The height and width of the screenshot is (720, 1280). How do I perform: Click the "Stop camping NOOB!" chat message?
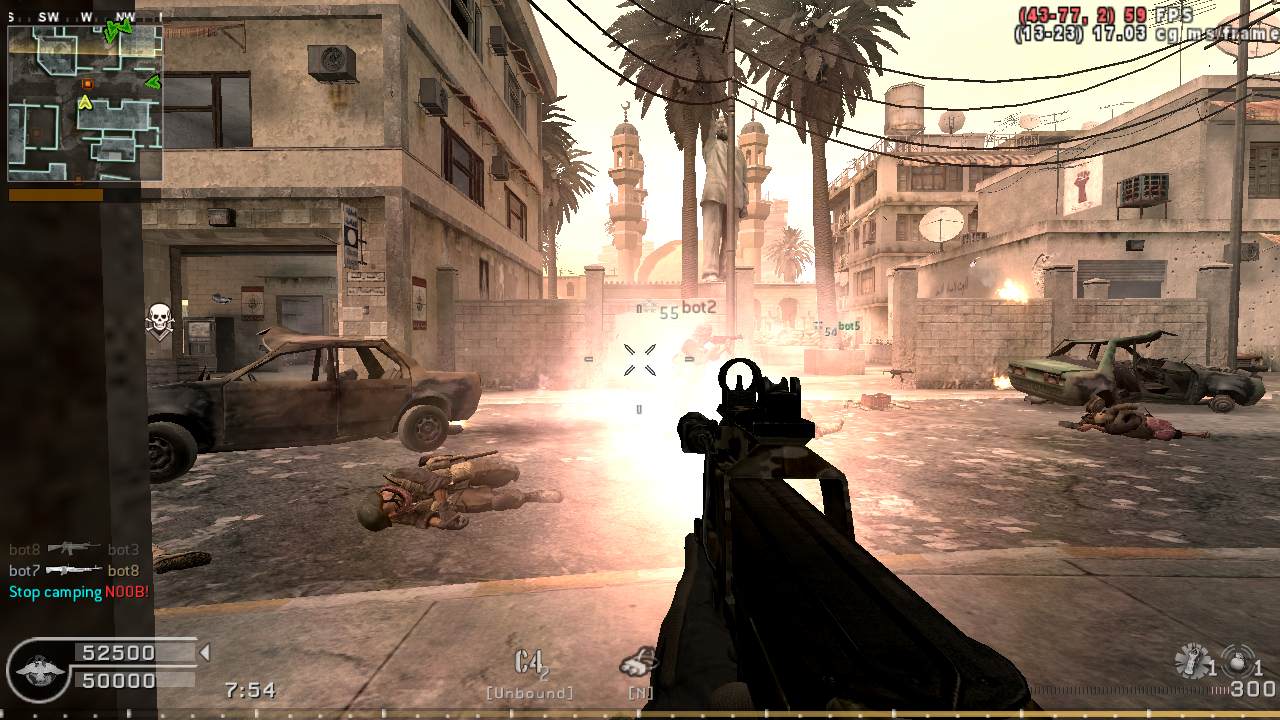pyautogui.click(x=79, y=592)
